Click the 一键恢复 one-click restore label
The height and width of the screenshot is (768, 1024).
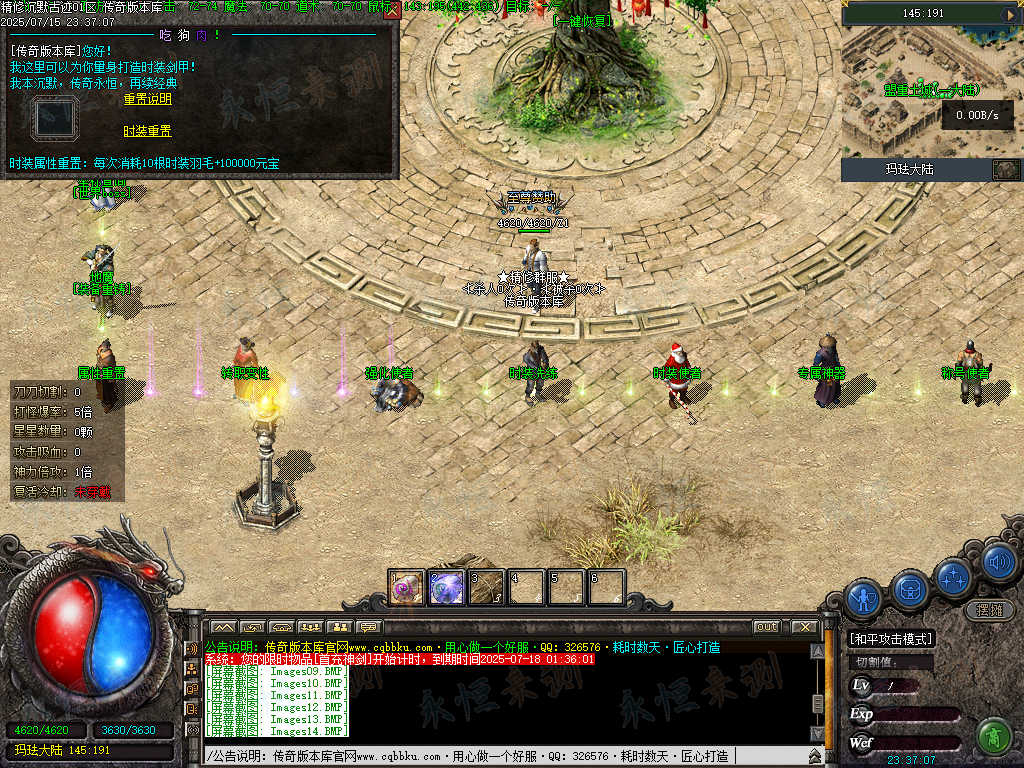tap(584, 20)
